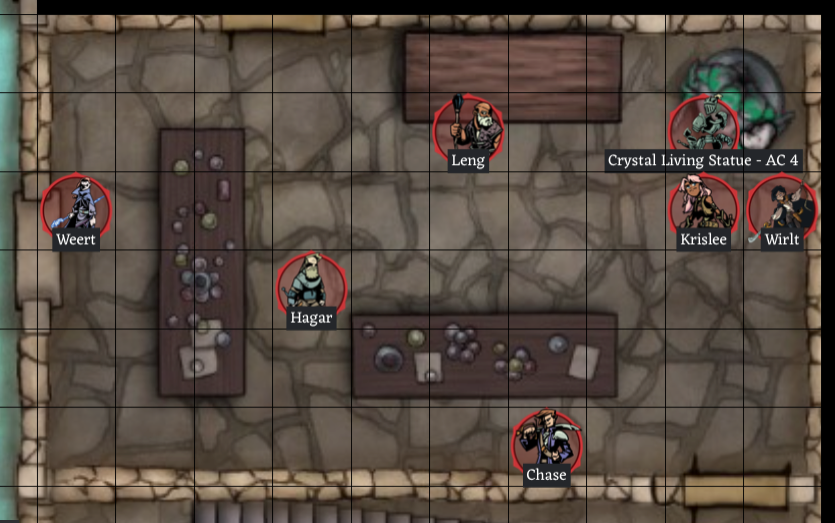This screenshot has width=835, height=523.
Task: Select the Krislee token
Action: pos(703,206)
